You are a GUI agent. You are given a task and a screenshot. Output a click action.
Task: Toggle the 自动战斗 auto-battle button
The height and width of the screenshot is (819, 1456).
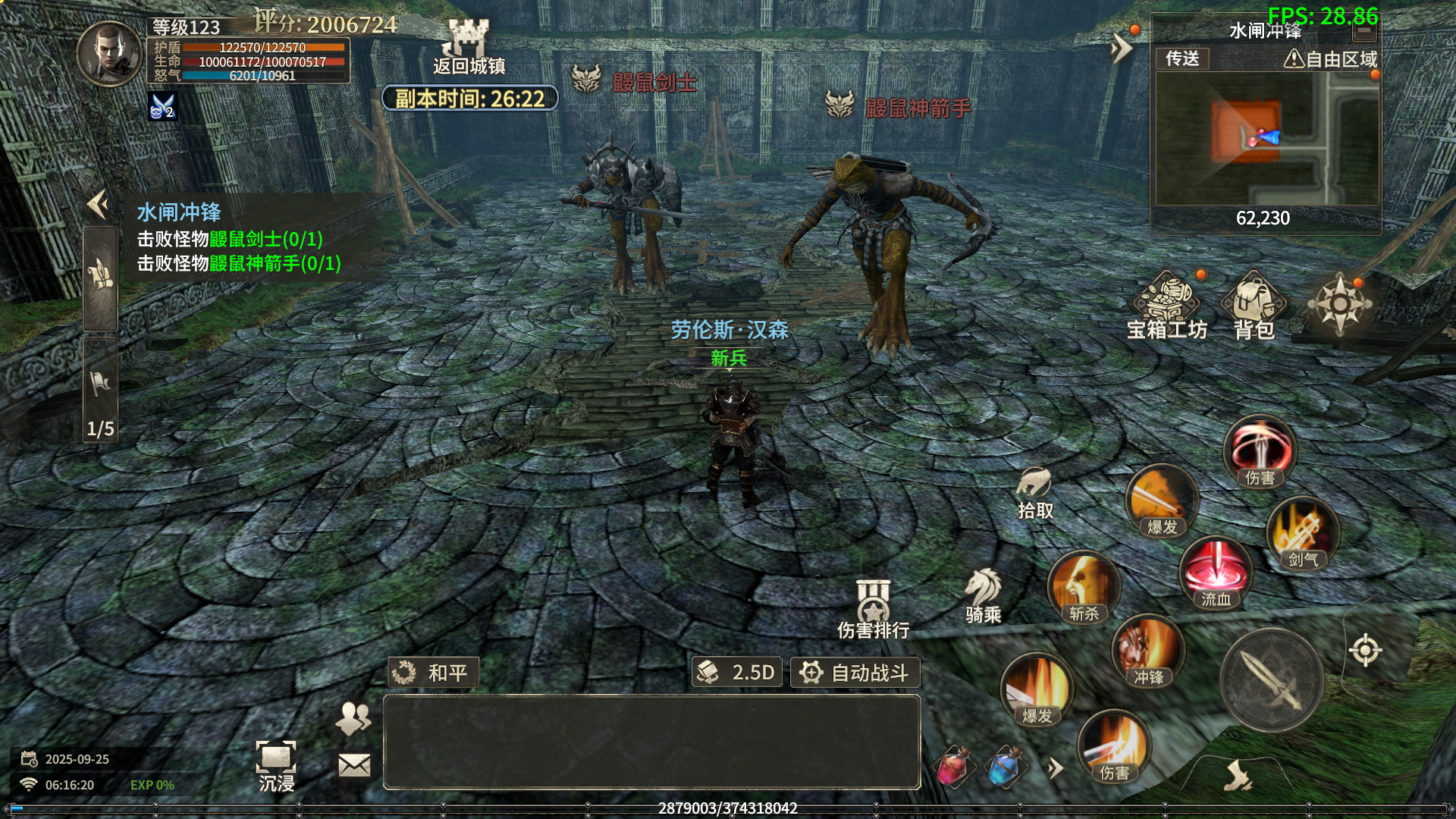point(855,673)
